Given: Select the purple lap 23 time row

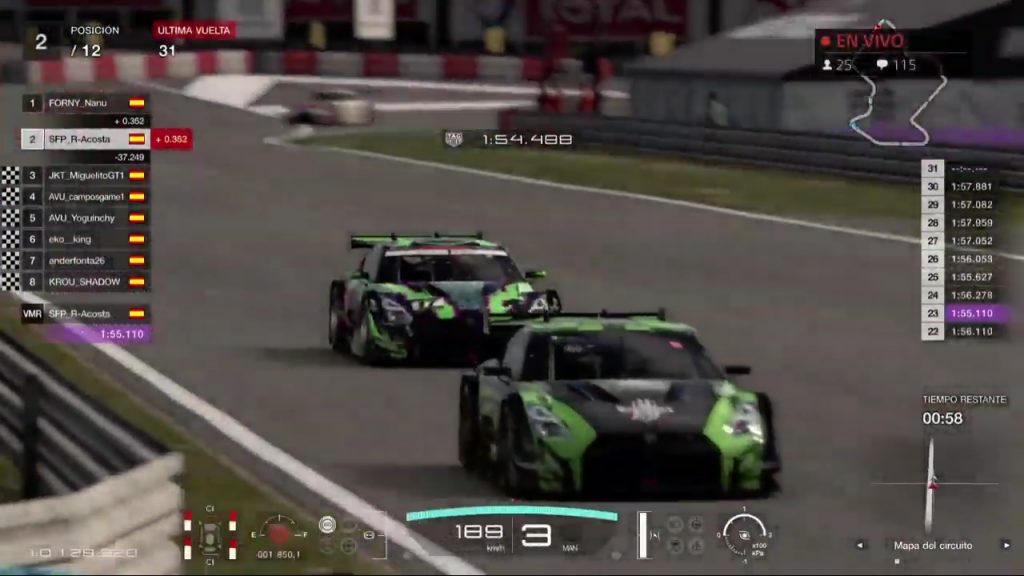Looking at the screenshot, I should coord(964,313).
